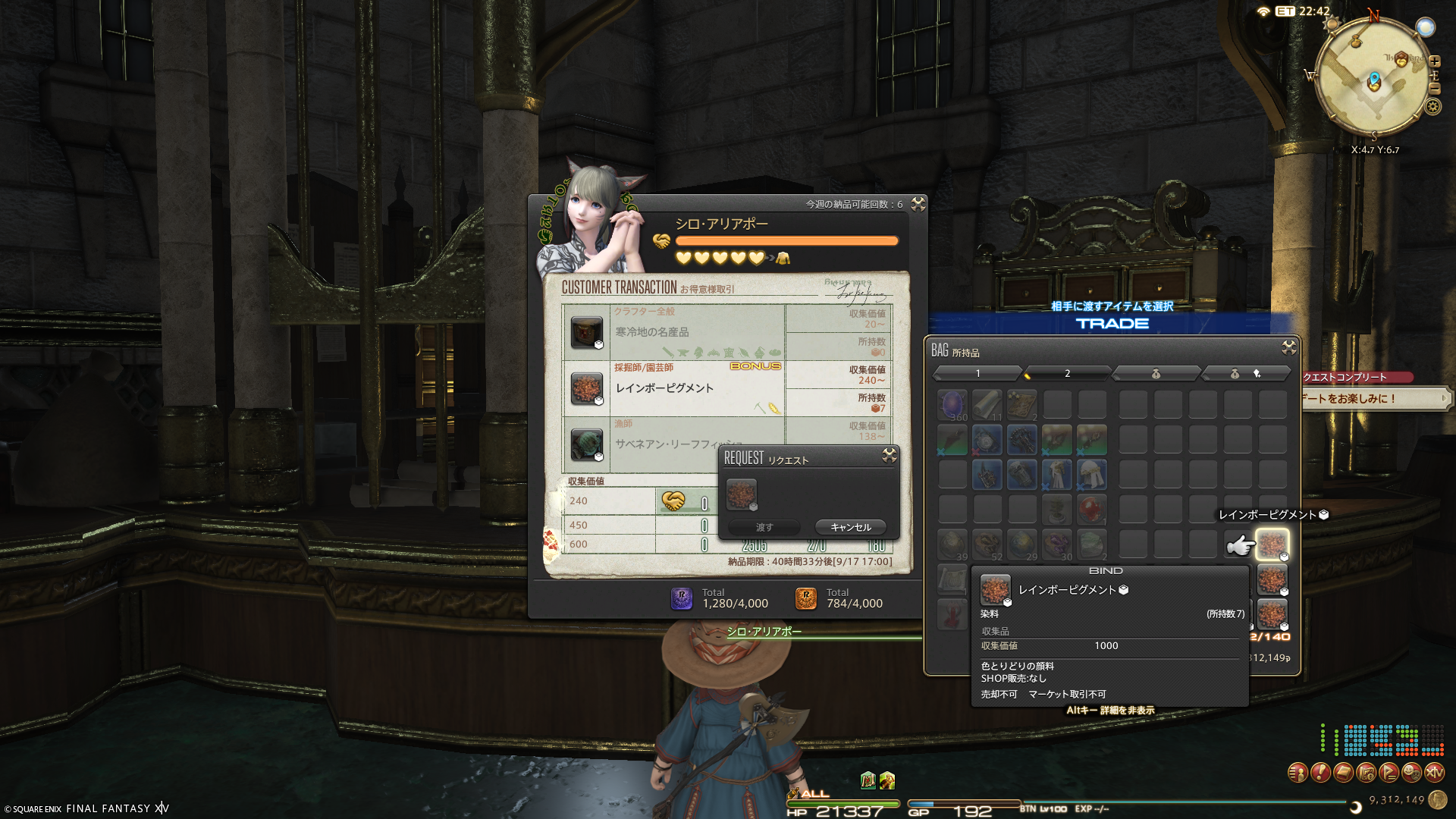Close the Bag window
The image size is (1456, 819).
tap(1288, 347)
